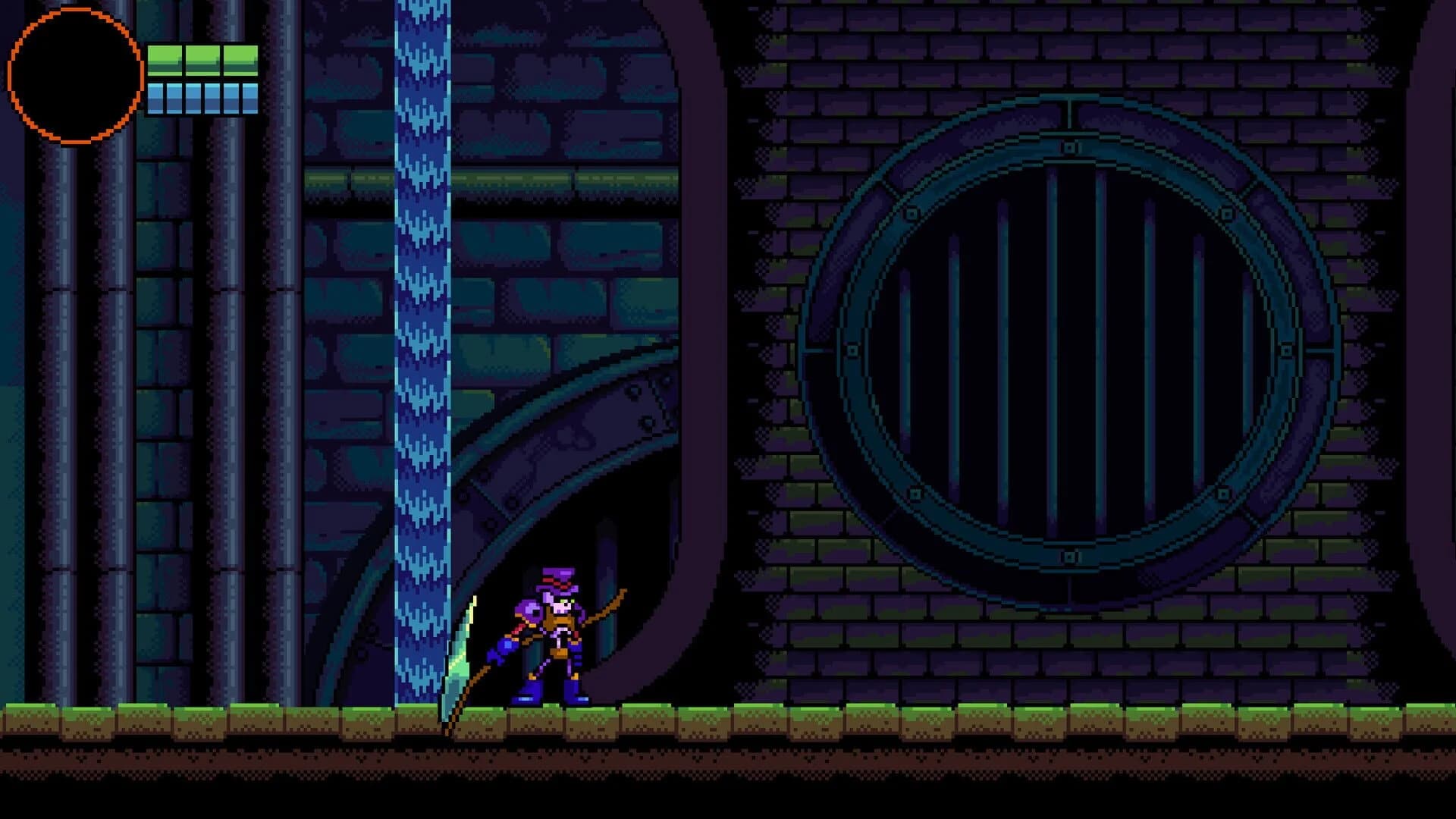
Task: Click the leftmost blue energy cell
Action: click(156, 99)
